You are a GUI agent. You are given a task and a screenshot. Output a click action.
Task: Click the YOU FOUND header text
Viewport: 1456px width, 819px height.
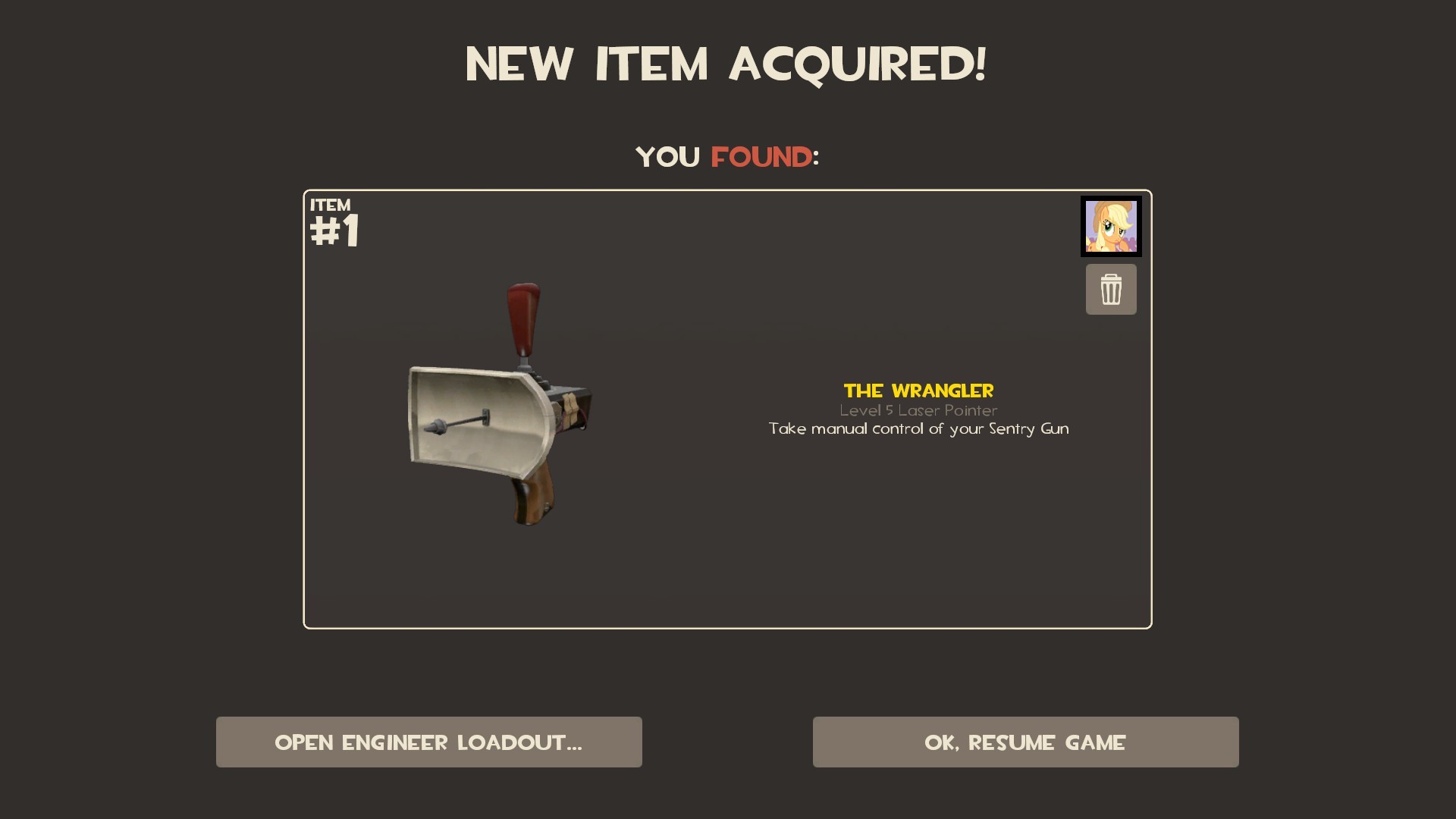tap(726, 157)
